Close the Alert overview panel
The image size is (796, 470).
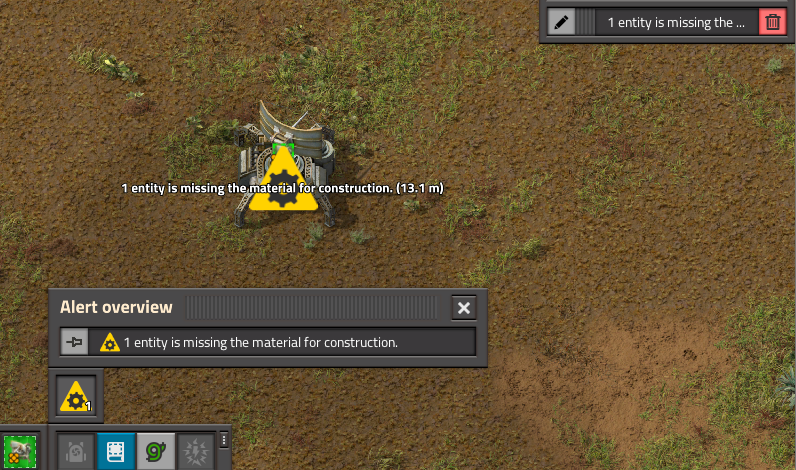point(463,308)
